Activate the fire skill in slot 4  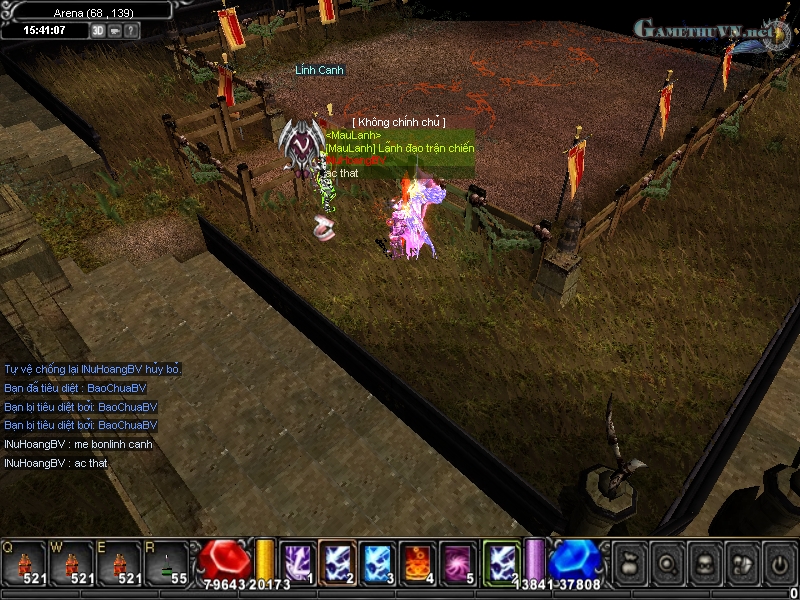point(417,560)
